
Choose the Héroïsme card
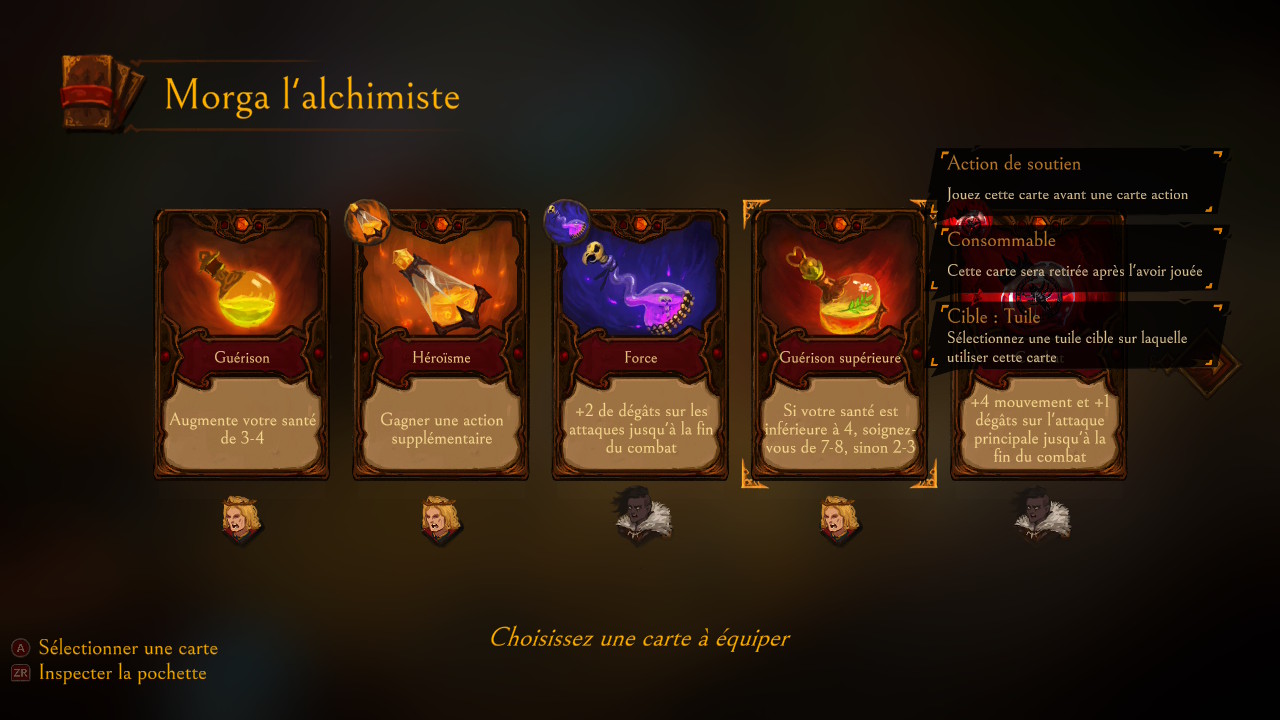(440, 345)
